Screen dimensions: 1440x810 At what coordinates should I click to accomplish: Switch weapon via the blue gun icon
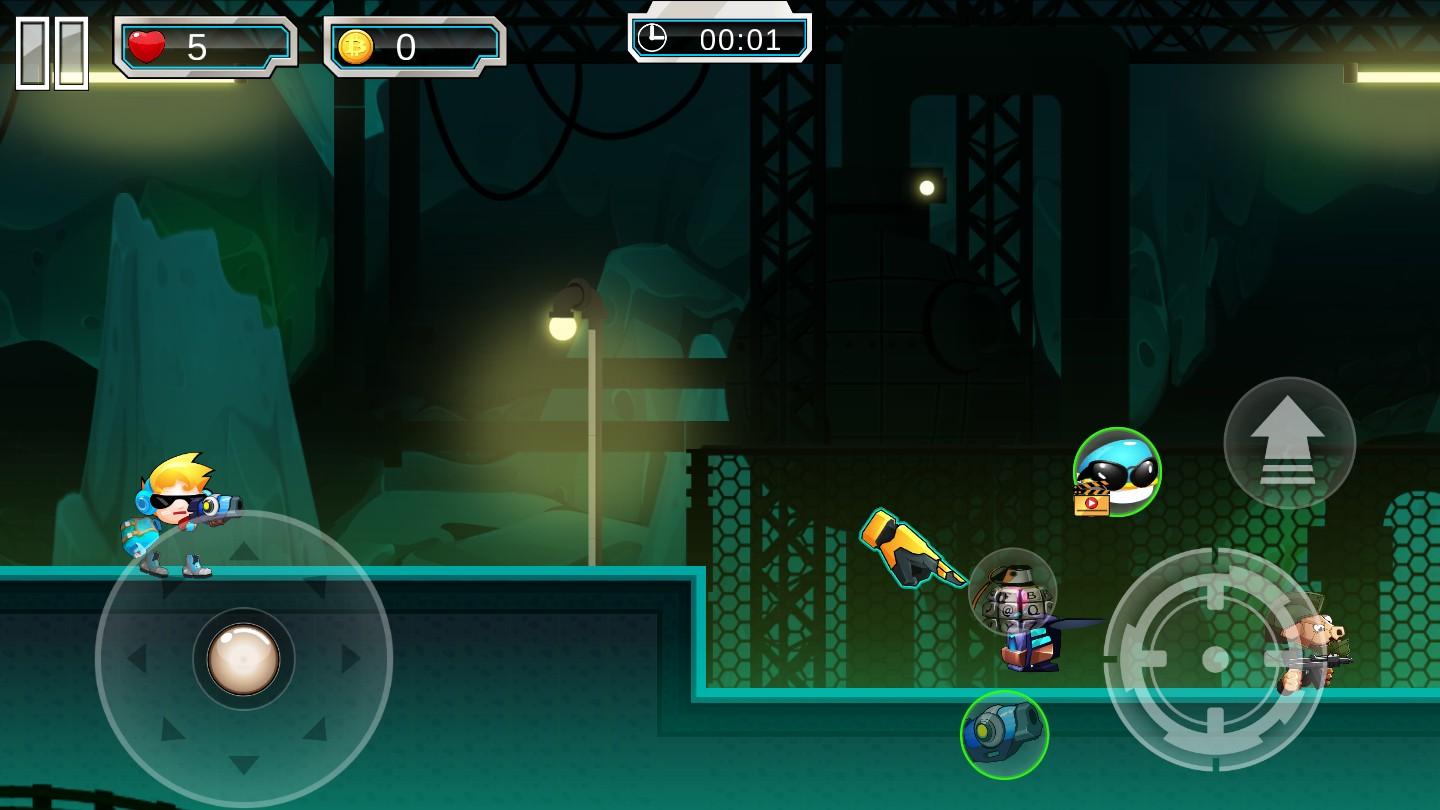(1004, 735)
